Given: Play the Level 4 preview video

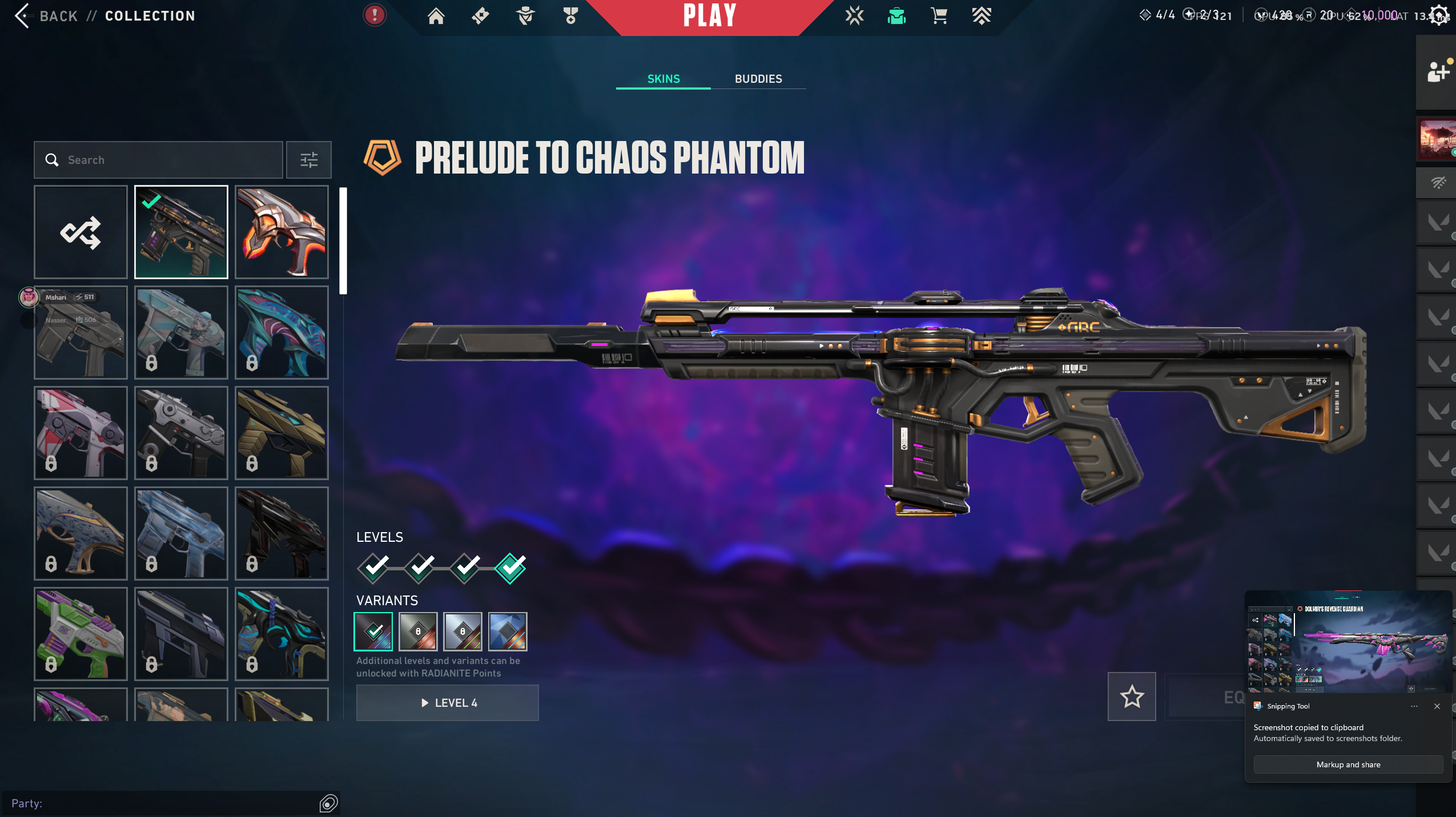Looking at the screenshot, I should click(448, 703).
